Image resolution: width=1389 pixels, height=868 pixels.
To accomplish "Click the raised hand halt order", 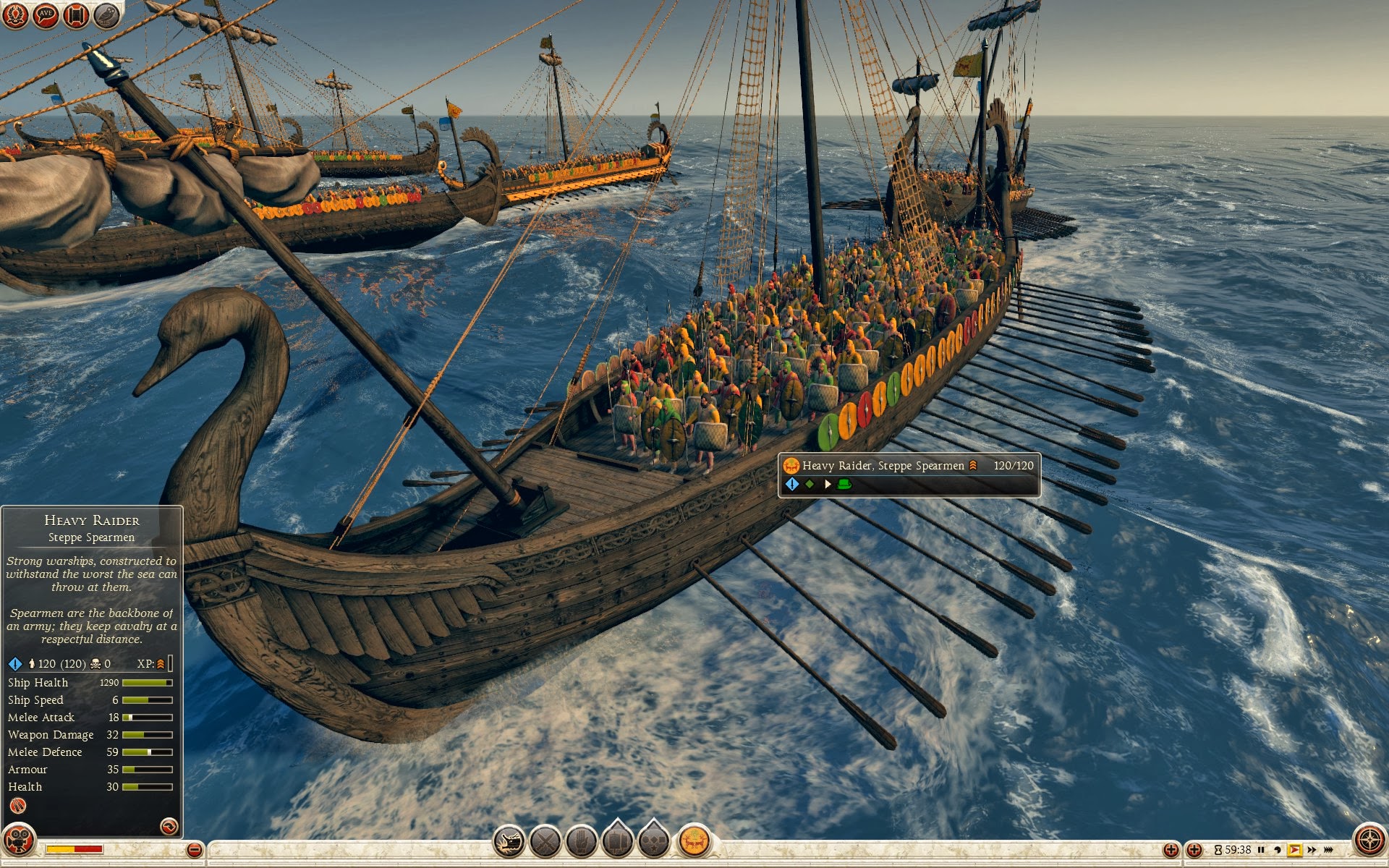I will [x=581, y=842].
